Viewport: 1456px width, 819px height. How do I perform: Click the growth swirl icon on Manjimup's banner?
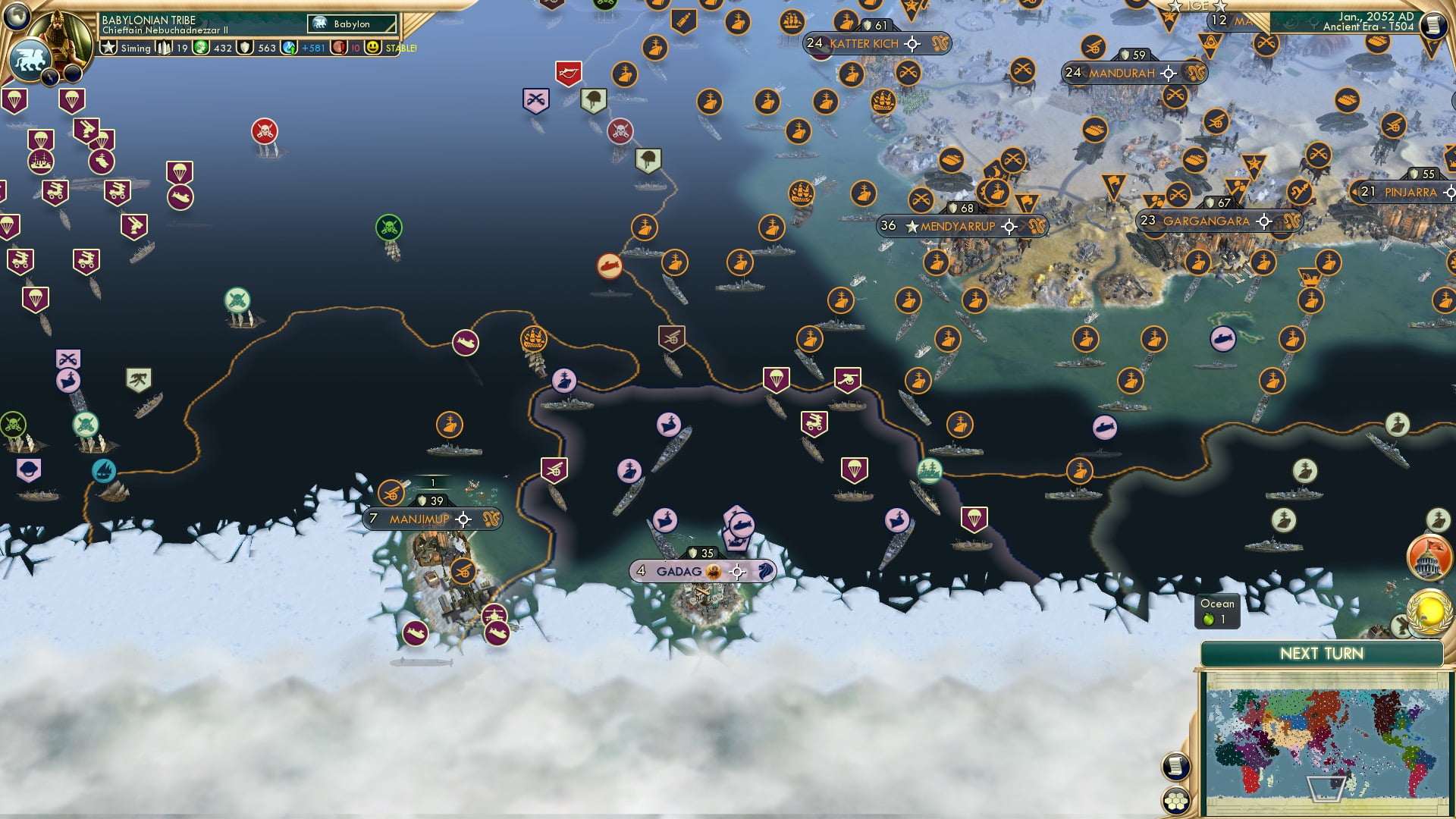pos(491,519)
